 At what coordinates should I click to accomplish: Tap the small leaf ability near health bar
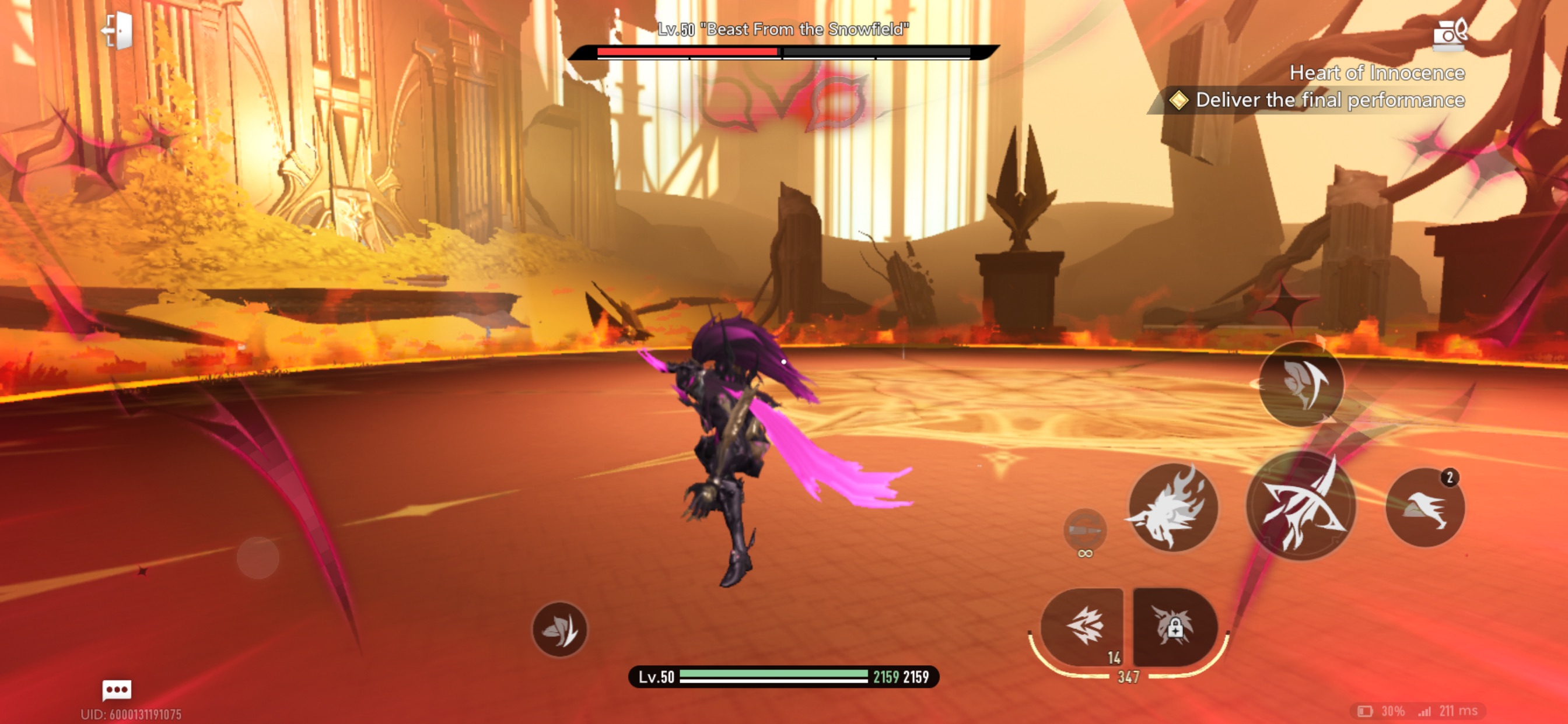559,629
